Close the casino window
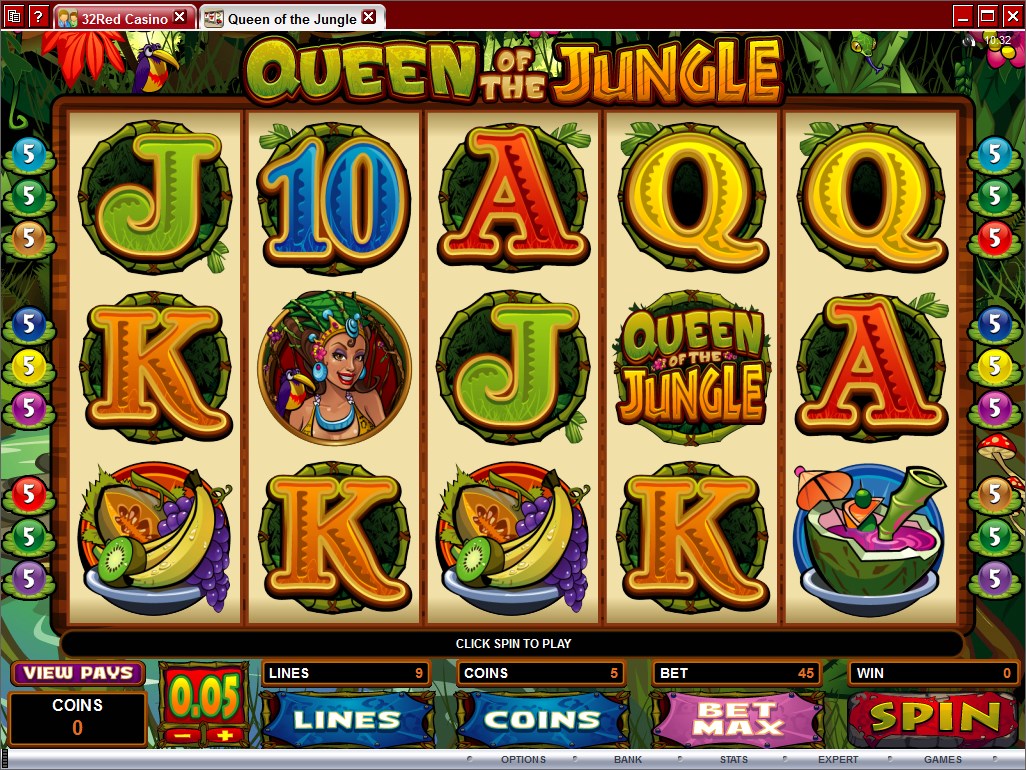Viewport: 1026px width, 770px height. (x=1011, y=15)
